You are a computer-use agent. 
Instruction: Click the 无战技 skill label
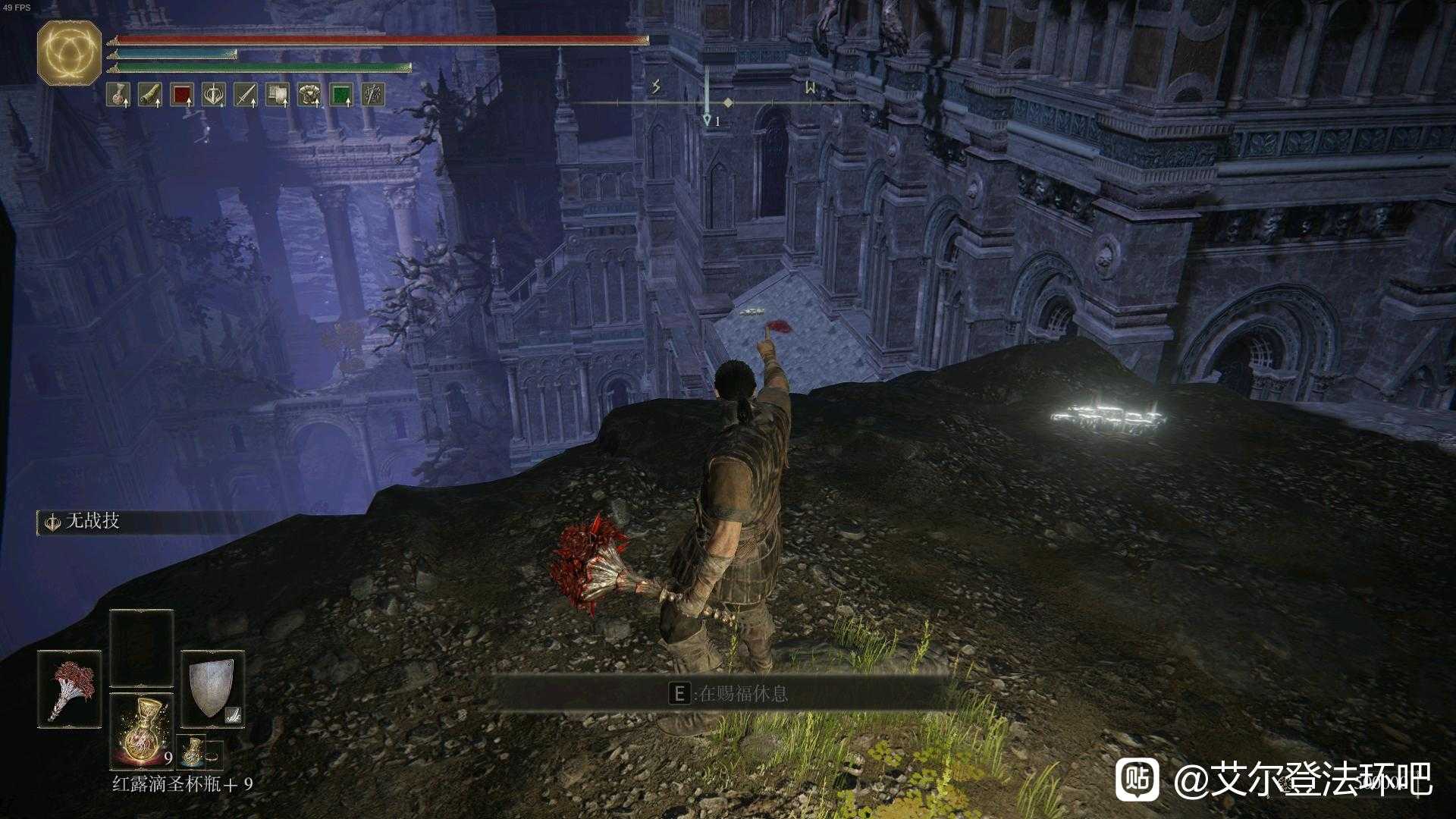(x=93, y=521)
